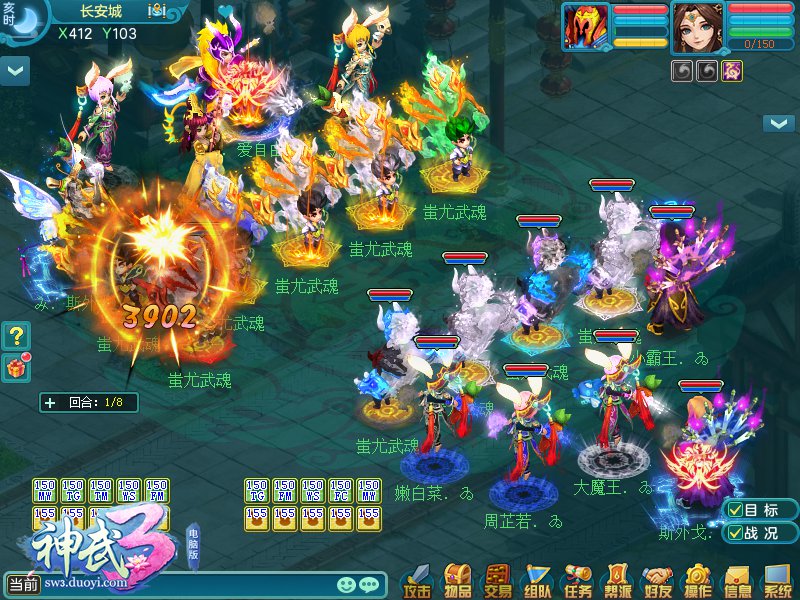Open the 信息 messages panel
Screen dimensions: 800x600
tap(737, 580)
